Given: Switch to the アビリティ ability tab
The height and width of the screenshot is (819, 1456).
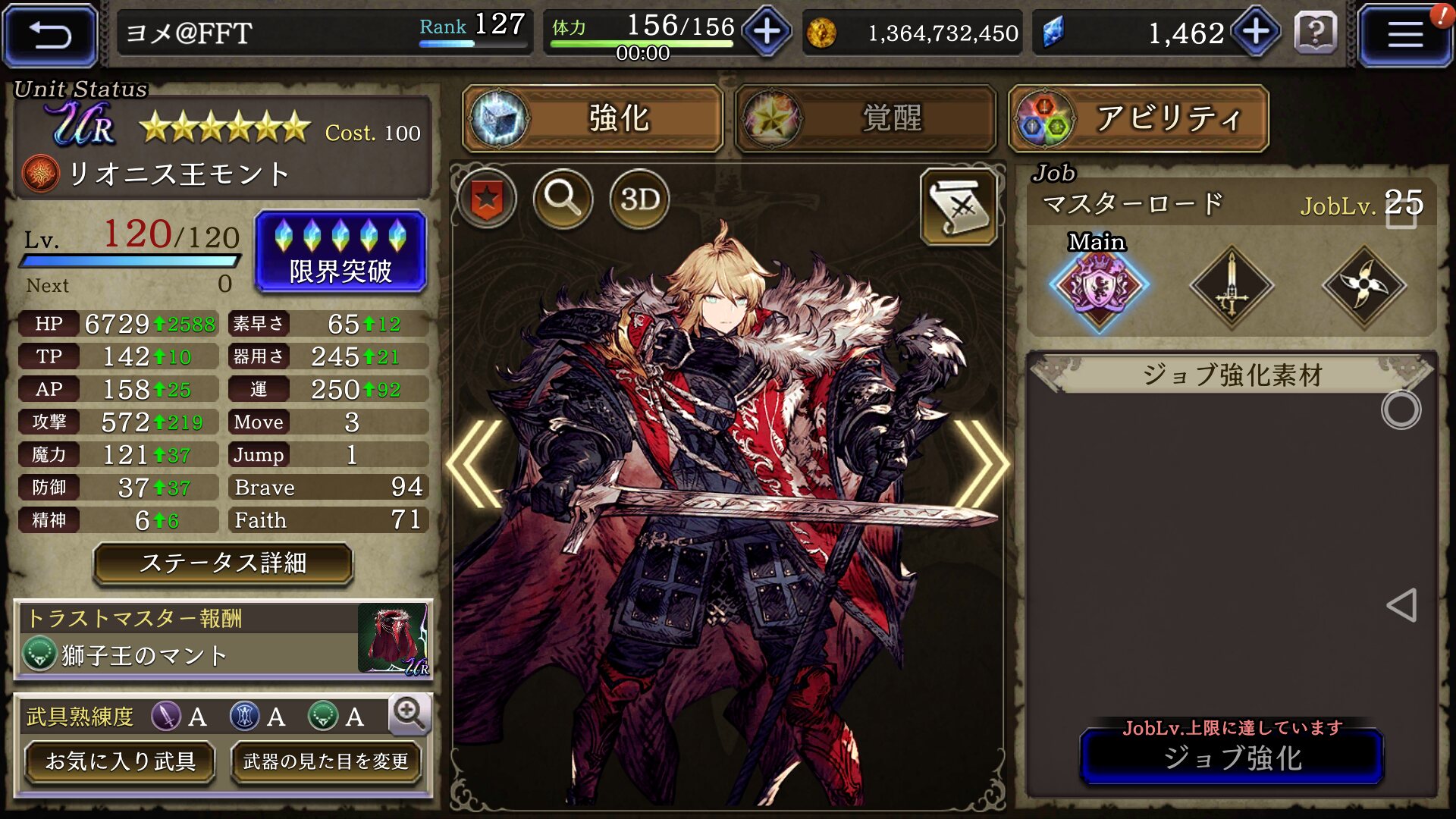Looking at the screenshot, I should [1138, 119].
